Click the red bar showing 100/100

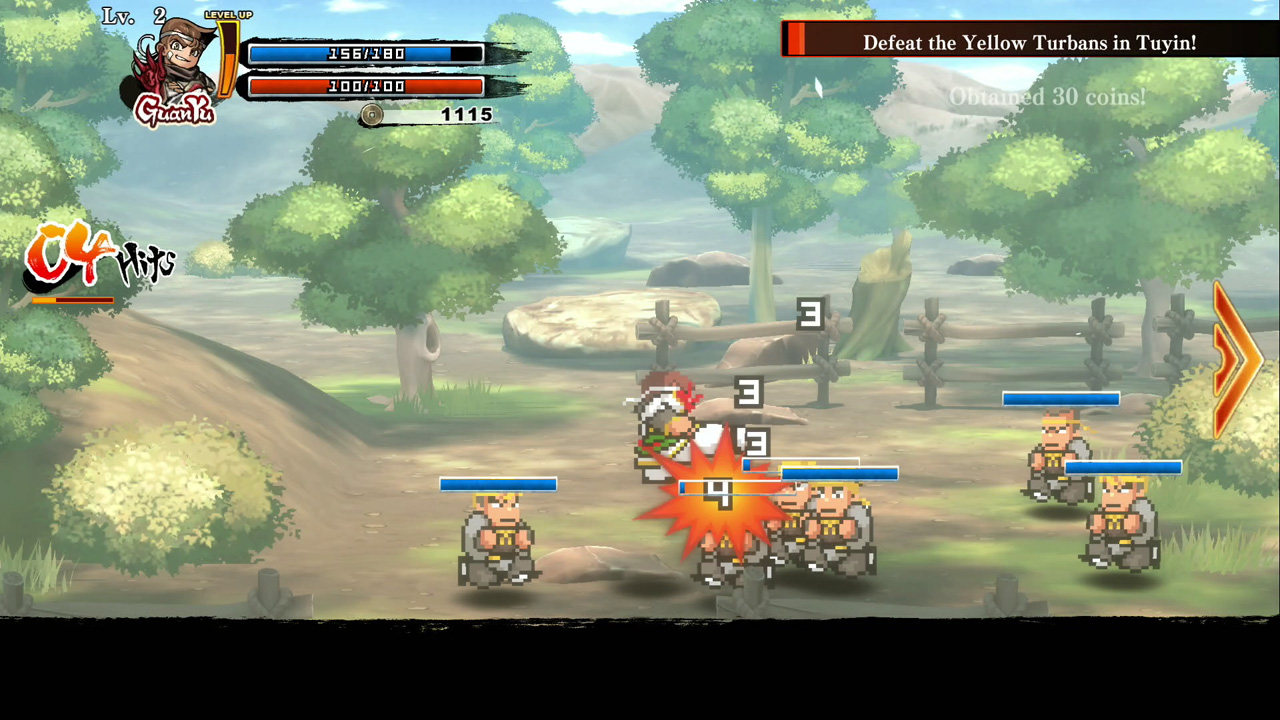tap(367, 86)
